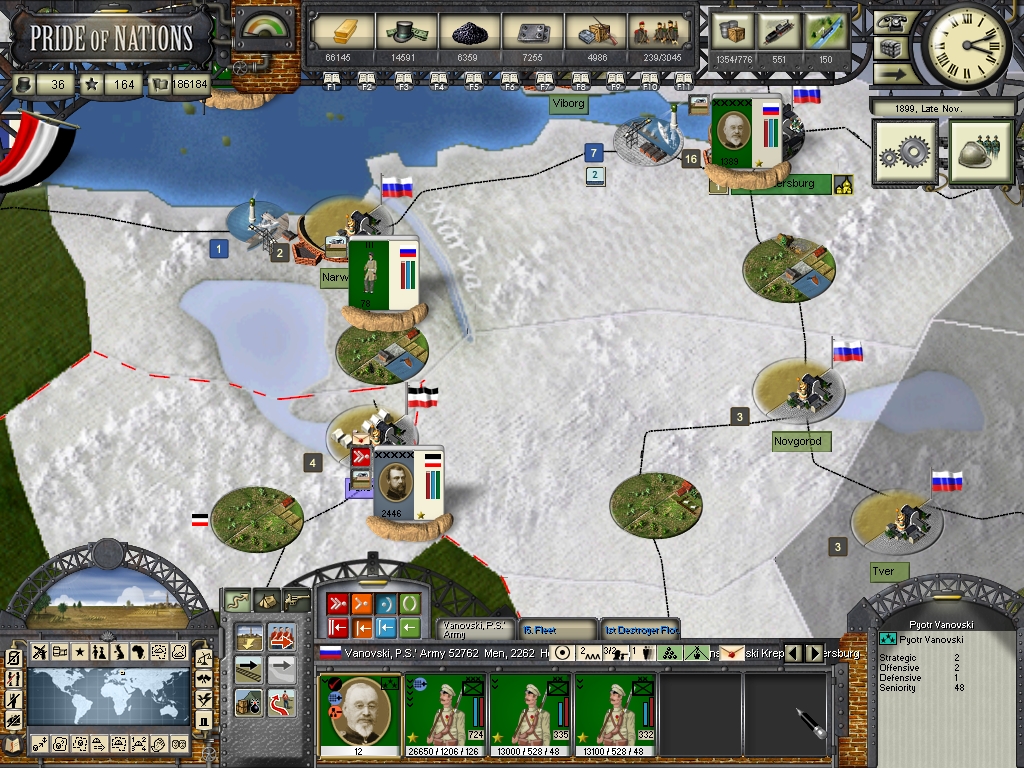Select the infantry unit card with 26650 men
Image resolution: width=1024 pixels, height=768 pixels.
444,715
